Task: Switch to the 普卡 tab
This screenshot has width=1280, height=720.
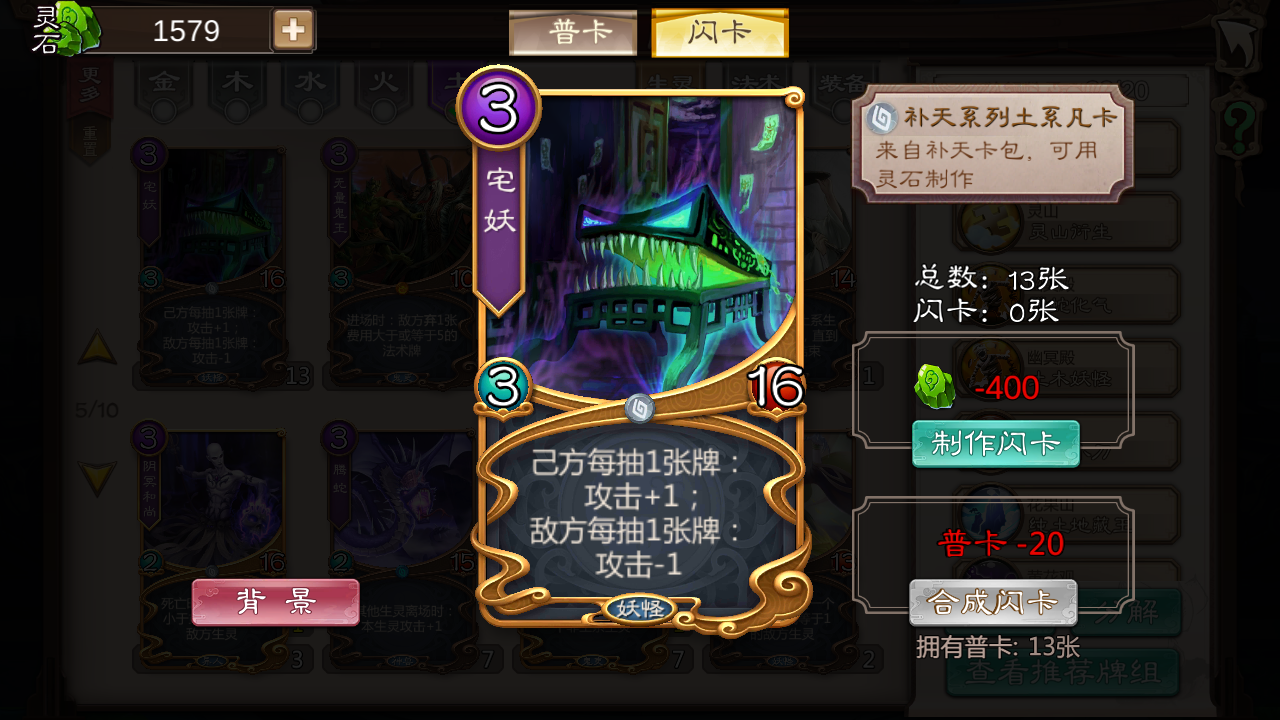Action: (x=573, y=30)
